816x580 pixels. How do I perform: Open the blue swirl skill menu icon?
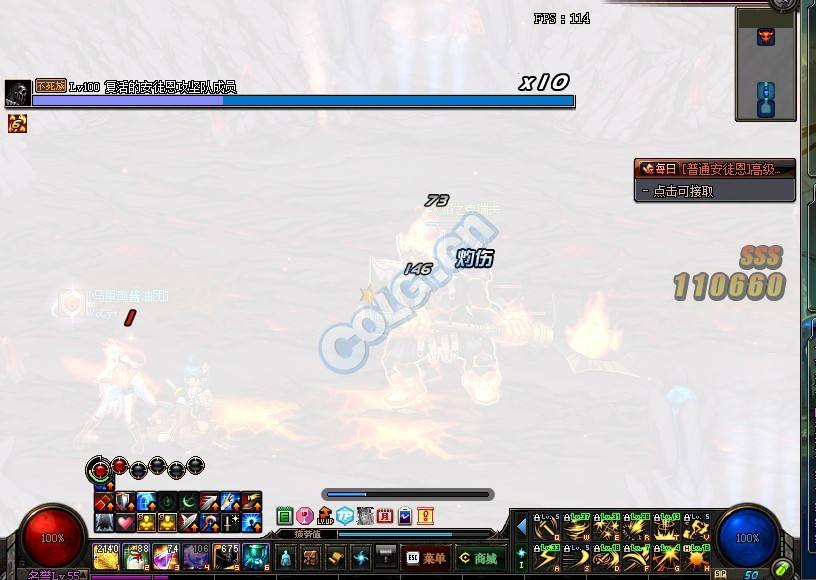(x=361, y=558)
